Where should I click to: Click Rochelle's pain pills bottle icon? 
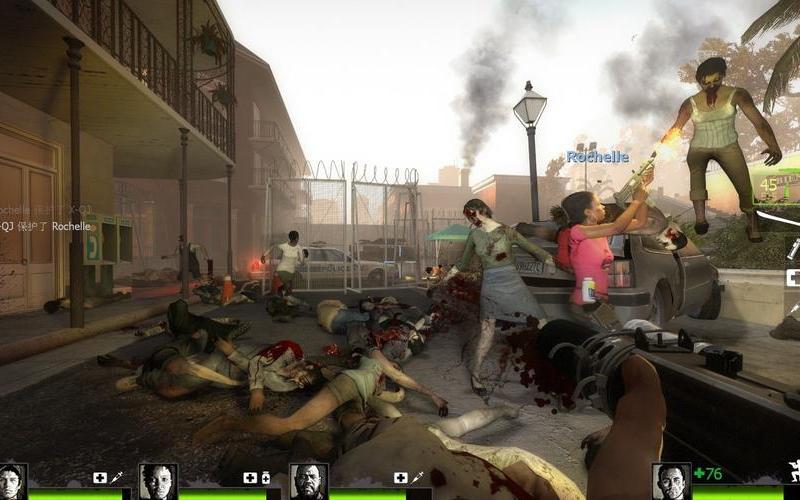(266, 478)
